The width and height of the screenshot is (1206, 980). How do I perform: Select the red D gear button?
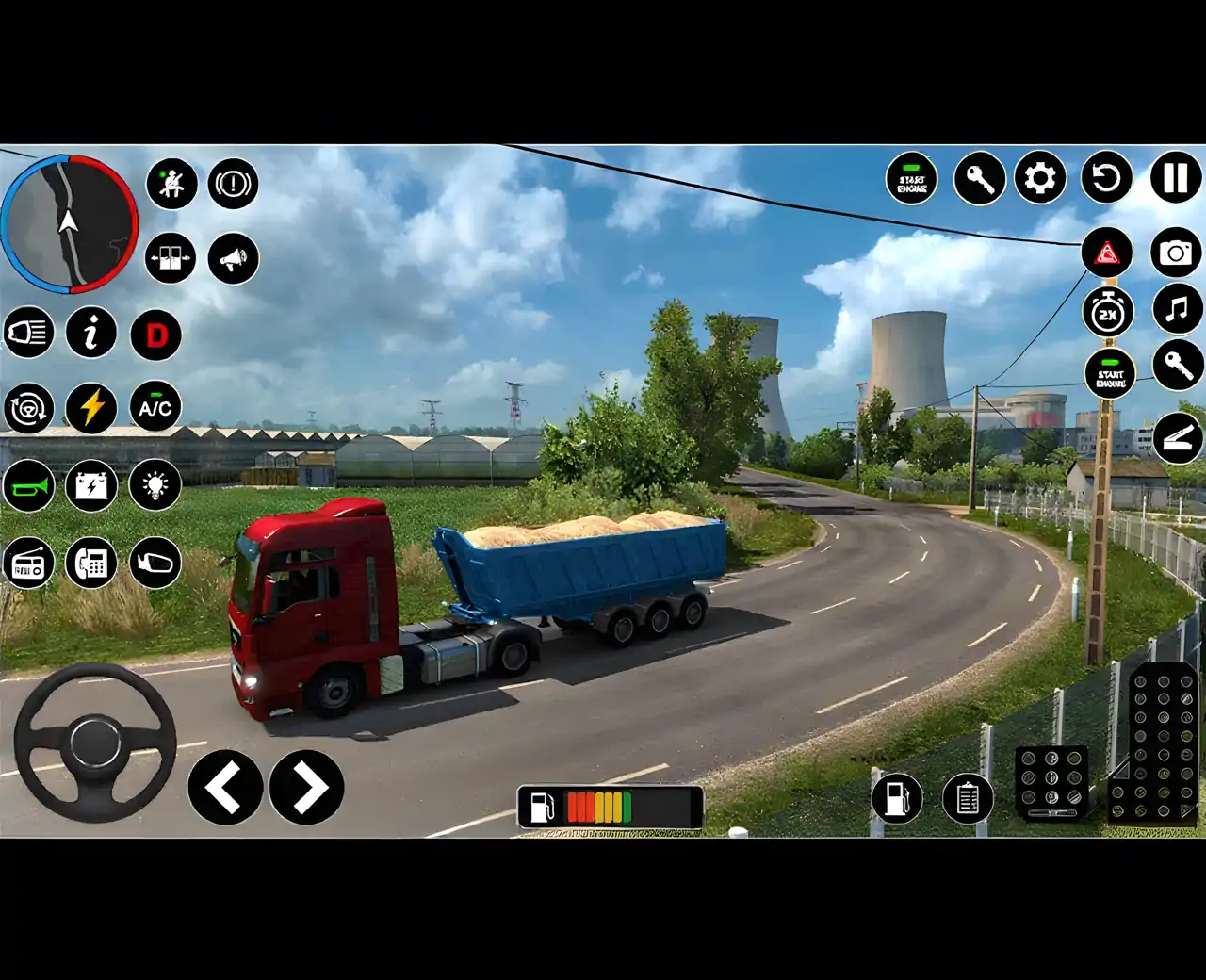click(155, 335)
